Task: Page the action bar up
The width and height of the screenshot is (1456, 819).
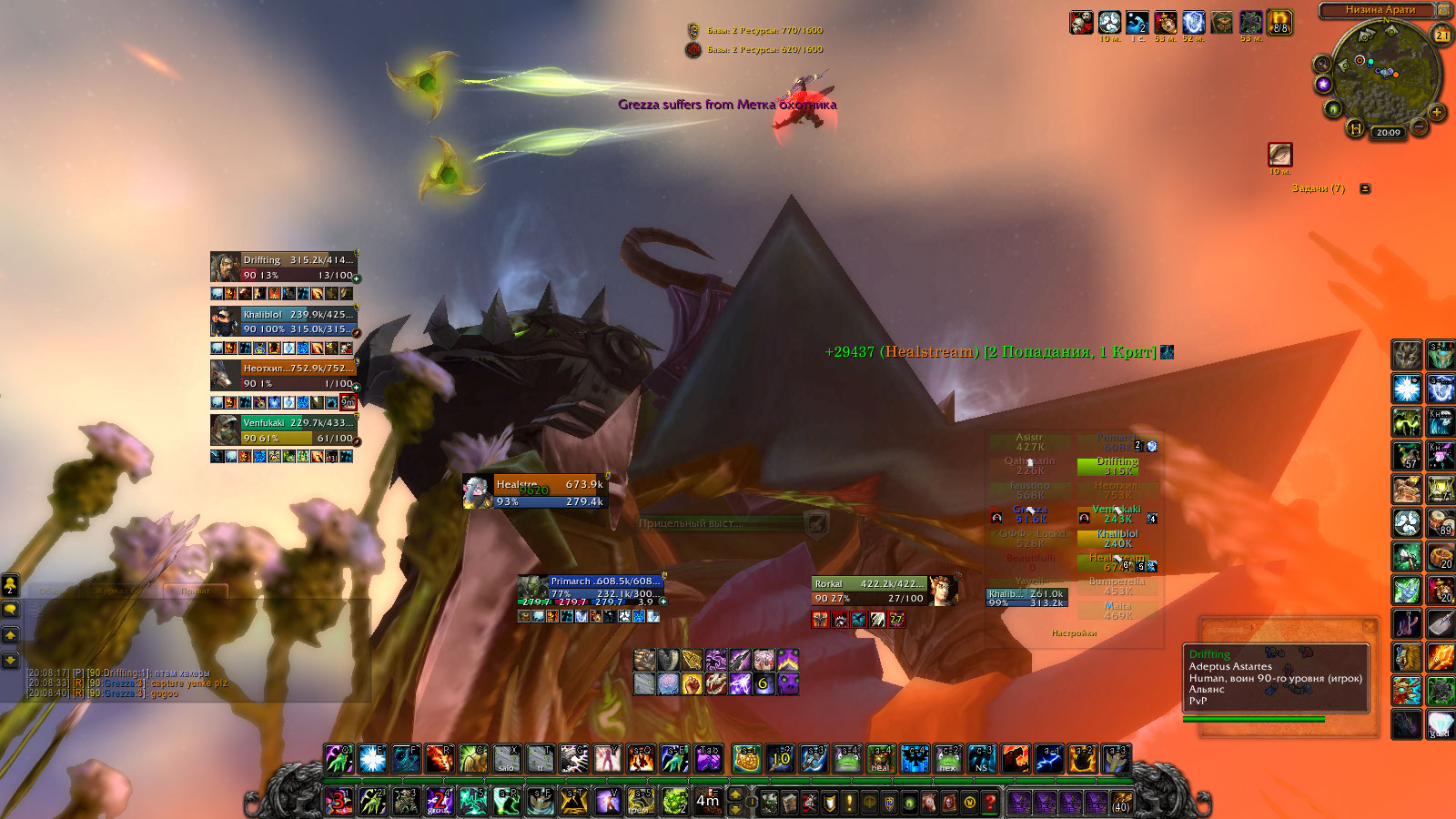Action: click(736, 794)
